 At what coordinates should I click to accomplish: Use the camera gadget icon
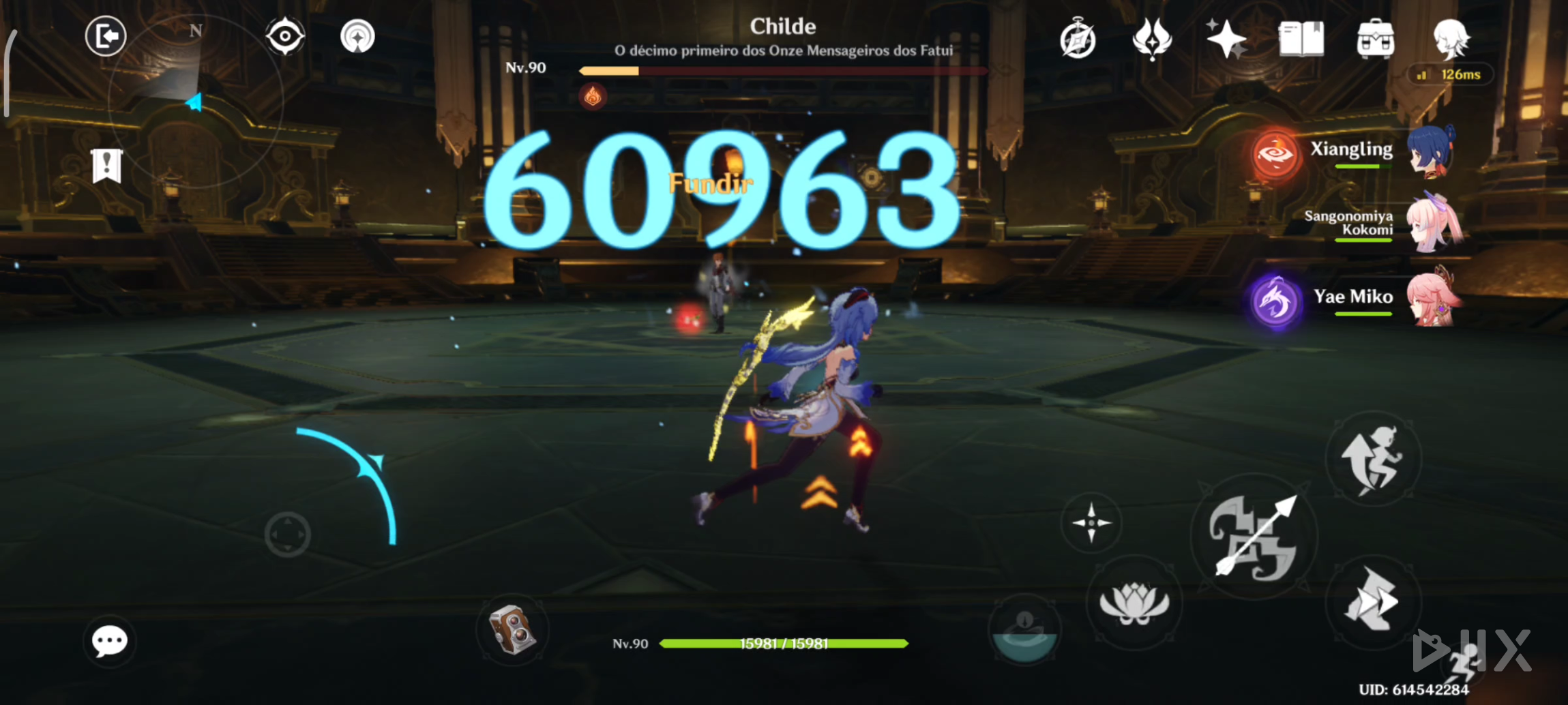(512, 631)
